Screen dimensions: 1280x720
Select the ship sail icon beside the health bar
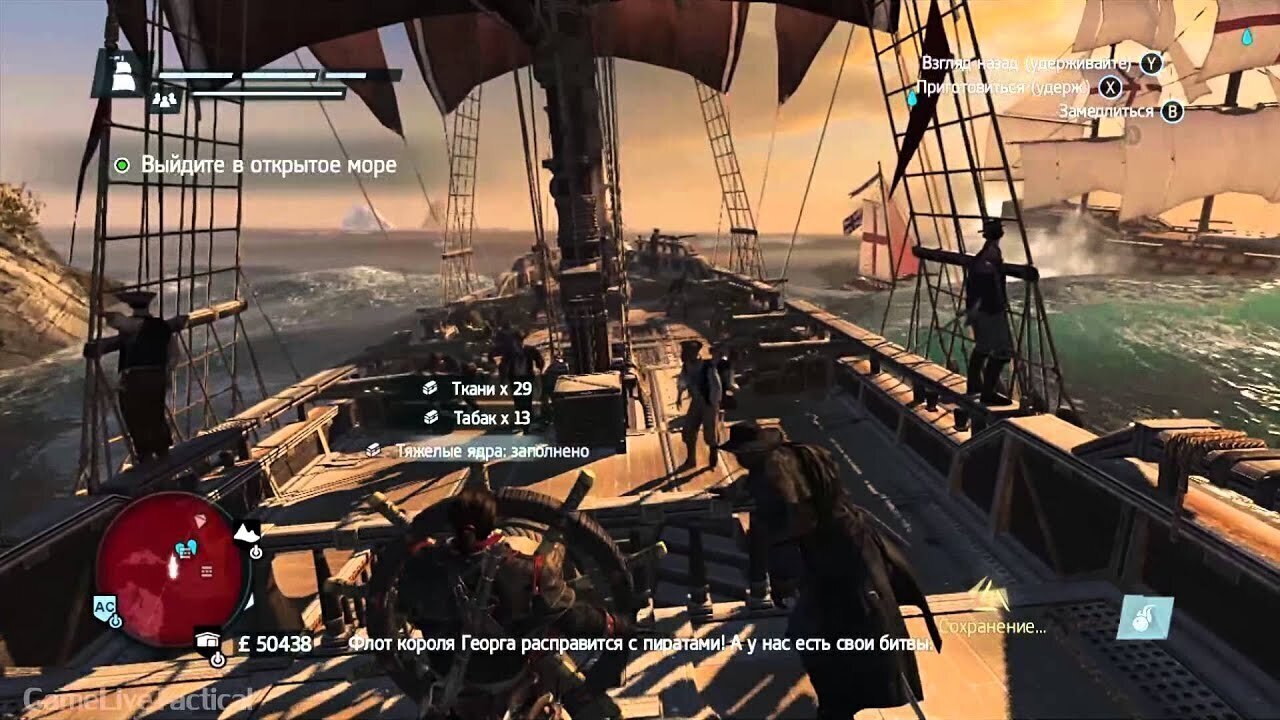coord(120,73)
